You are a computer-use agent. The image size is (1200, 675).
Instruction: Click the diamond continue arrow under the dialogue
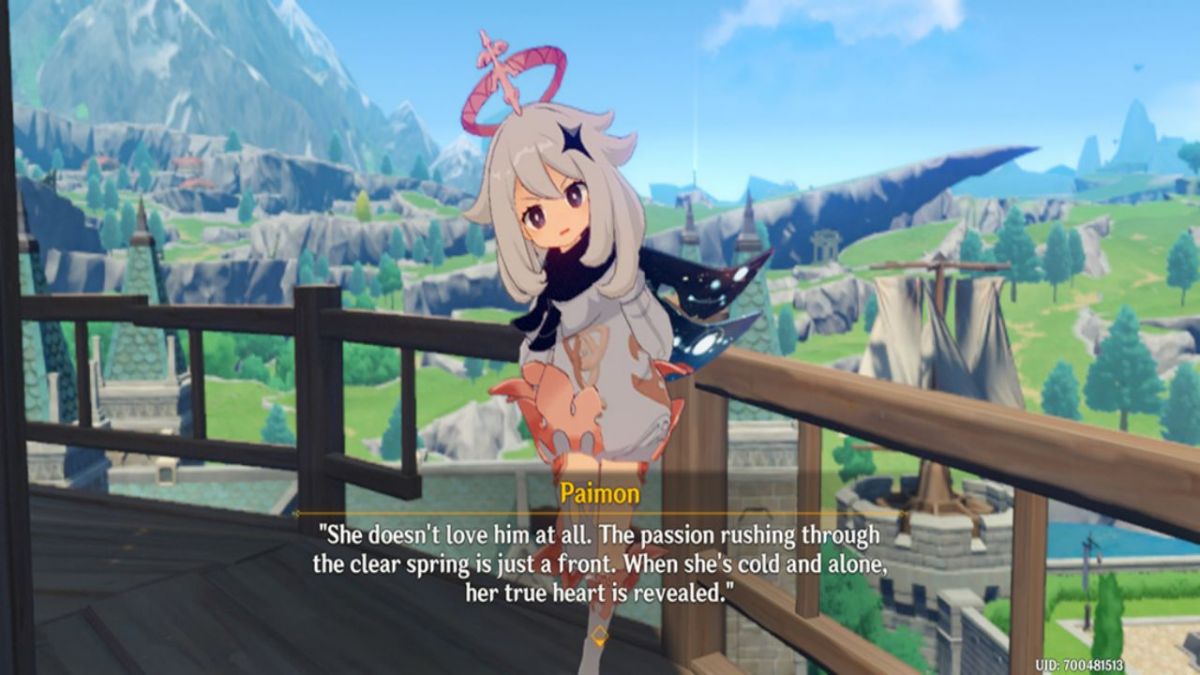point(599,634)
